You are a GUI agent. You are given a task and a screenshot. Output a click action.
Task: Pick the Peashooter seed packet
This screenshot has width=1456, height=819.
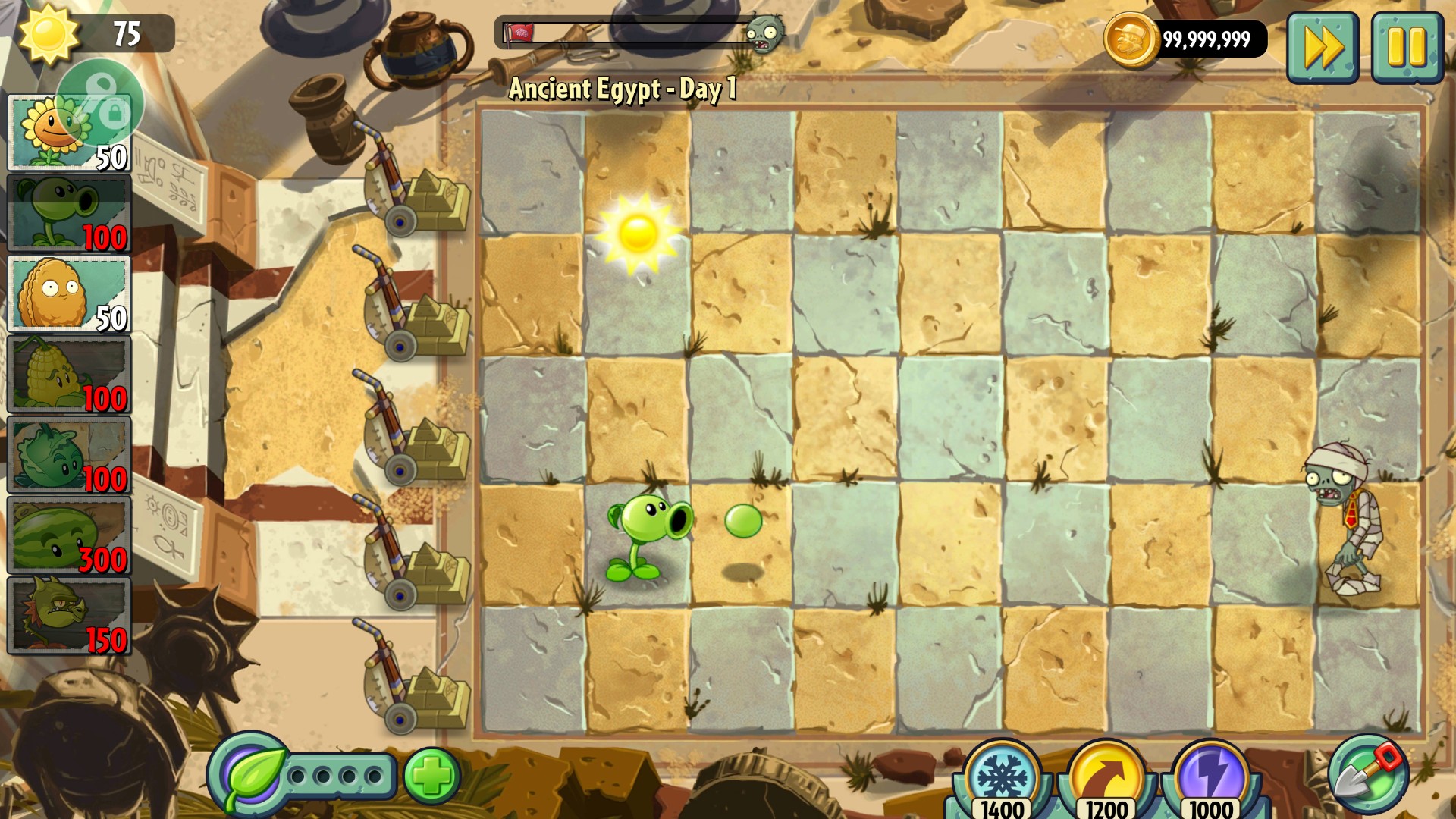(x=68, y=213)
